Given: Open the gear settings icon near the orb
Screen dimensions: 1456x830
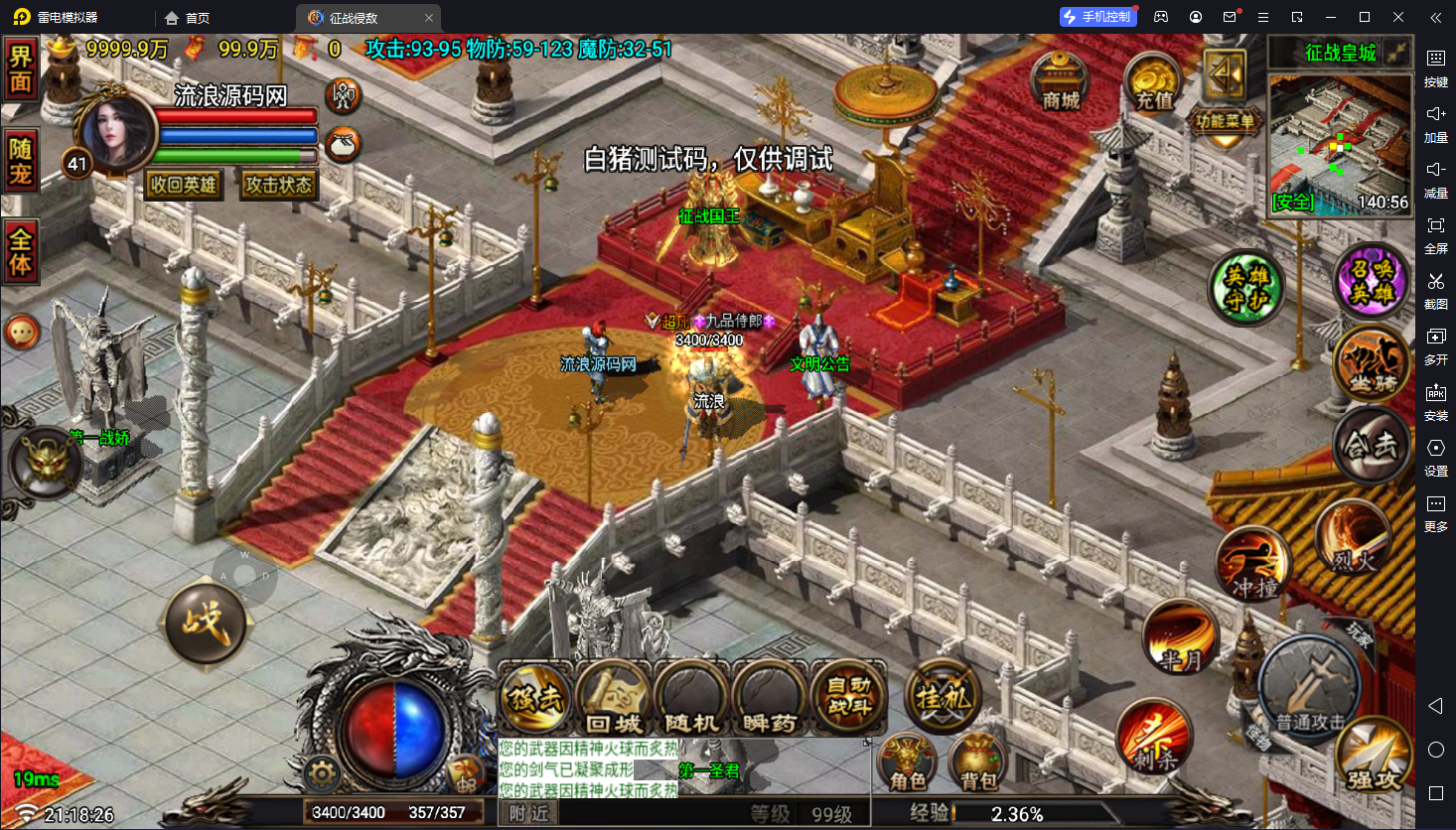Looking at the screenshot, I should [x=321, y=773].
